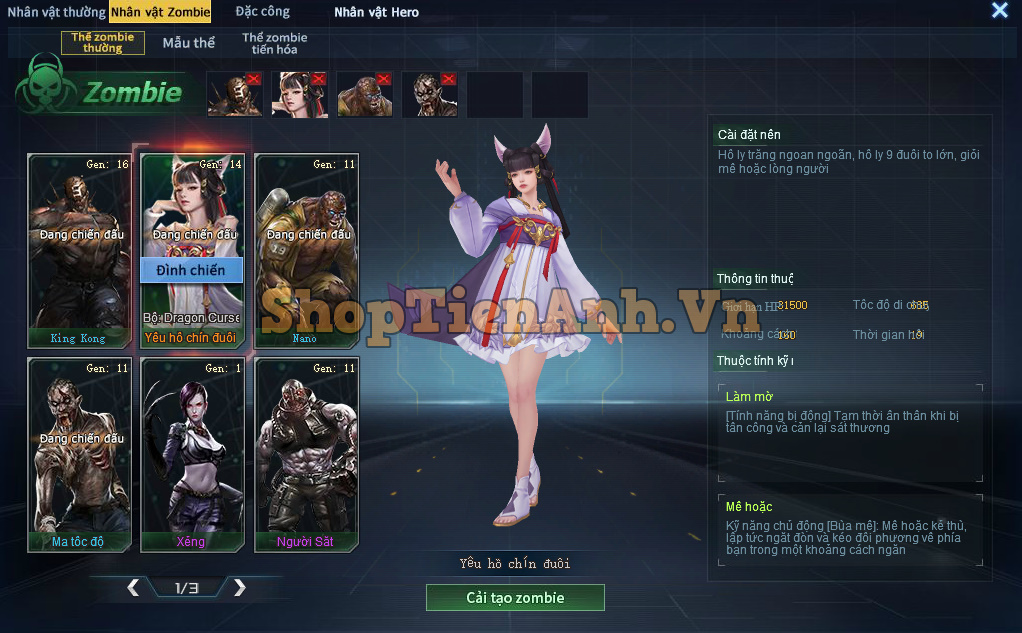Screen dimensions: 1022x633
Task: Open the Mẫu thể sub-tab
Action: (189, 43)
